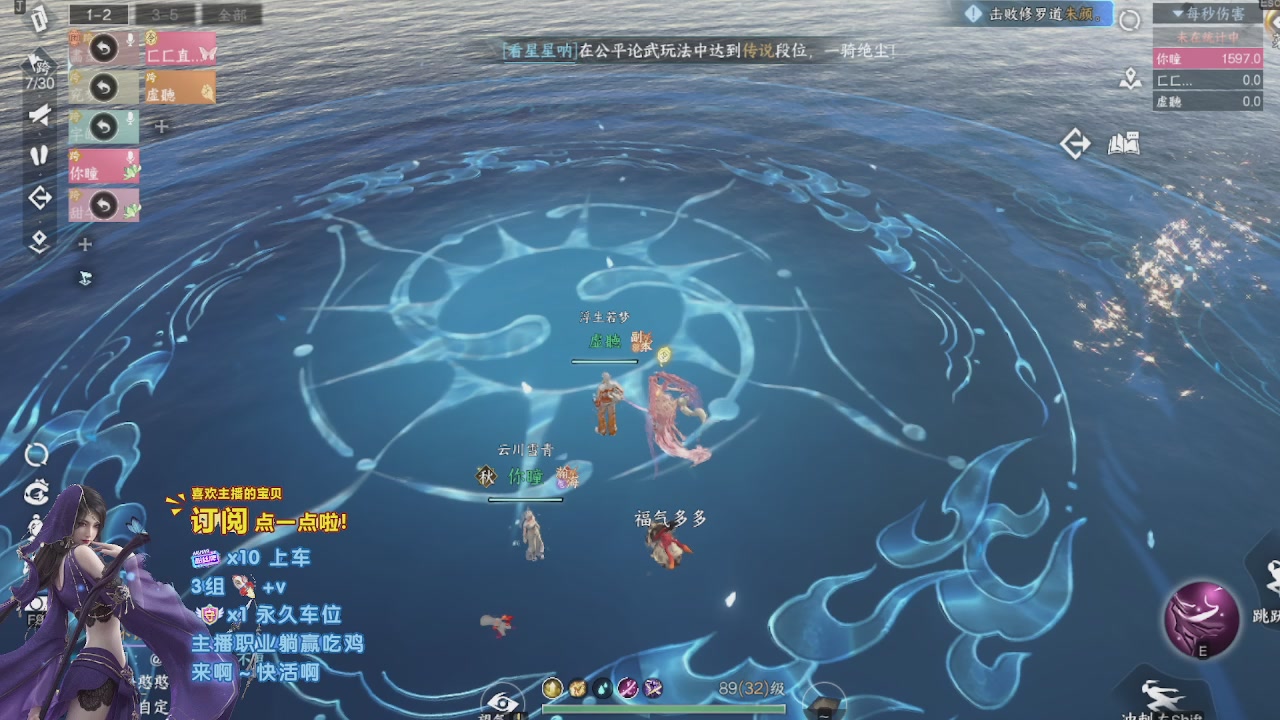Screen dimensions: 1280x720
Task: Activate the purple crescent skill
Action: (x=1201, y=619)
